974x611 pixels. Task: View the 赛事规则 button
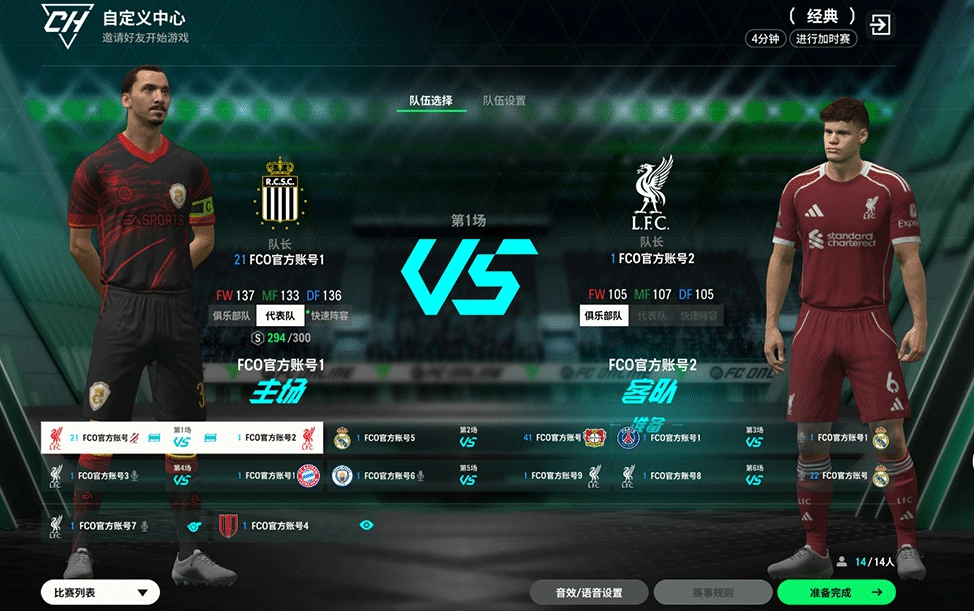coord(713,593)
